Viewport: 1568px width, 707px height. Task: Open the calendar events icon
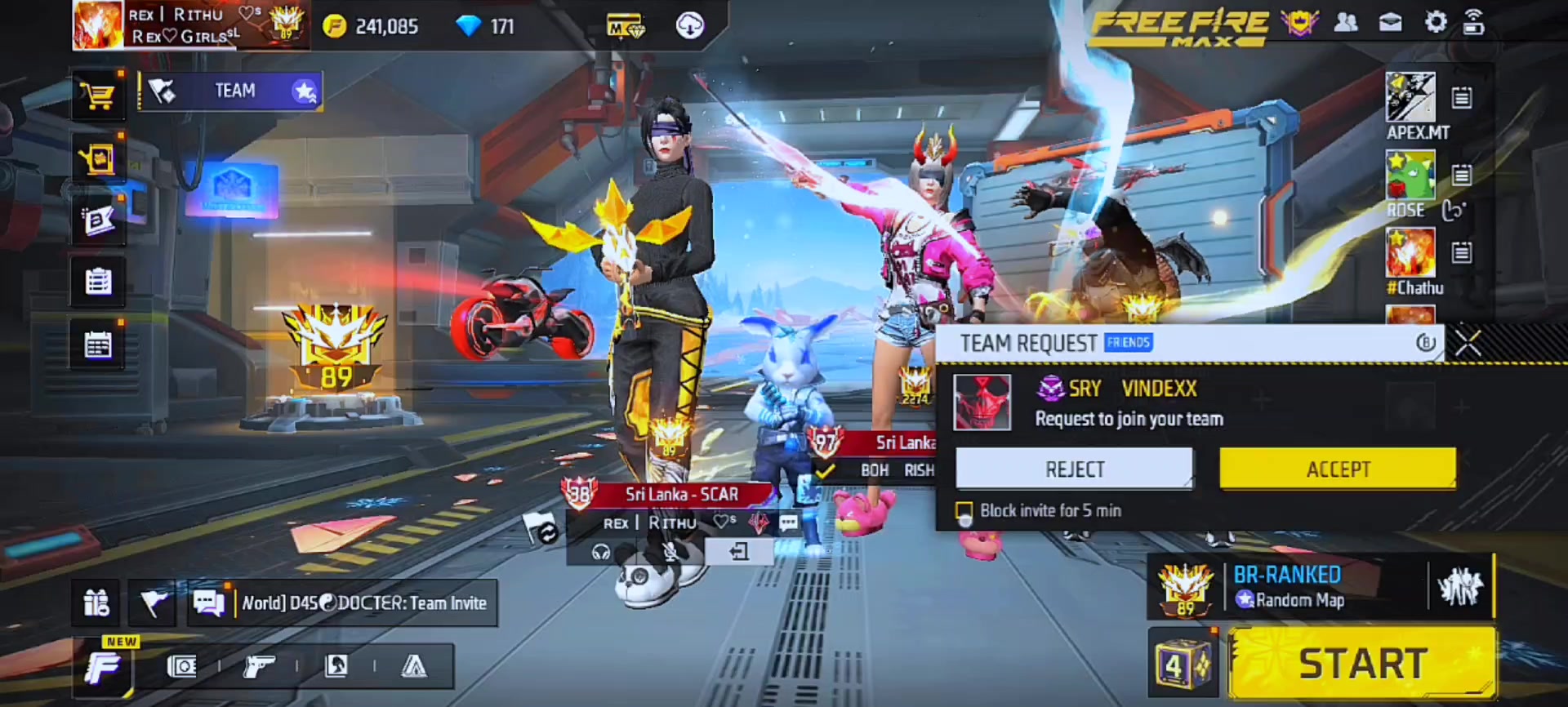[x=98, y=345]
